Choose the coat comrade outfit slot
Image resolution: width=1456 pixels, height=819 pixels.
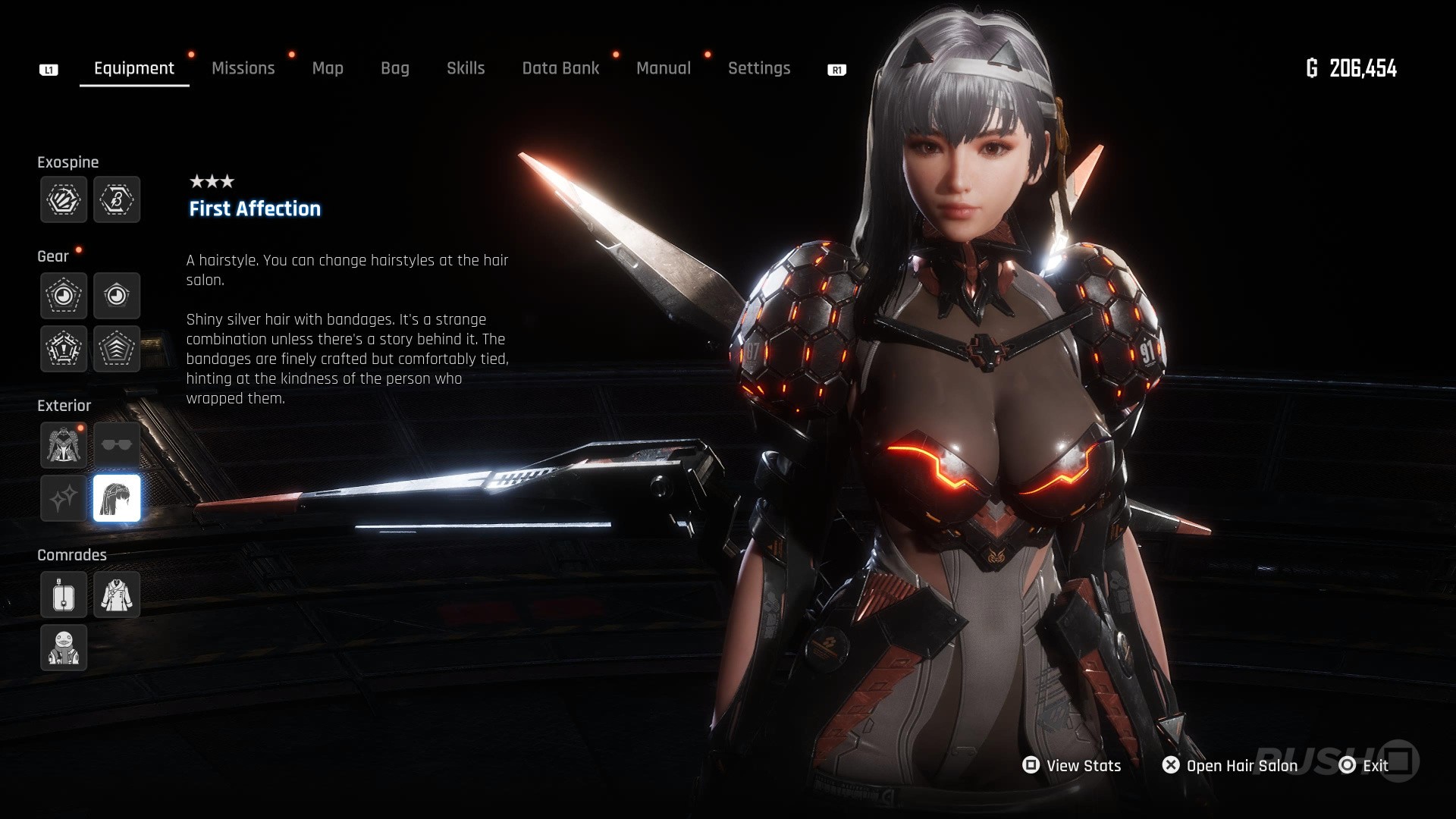(x=117, y=595)
